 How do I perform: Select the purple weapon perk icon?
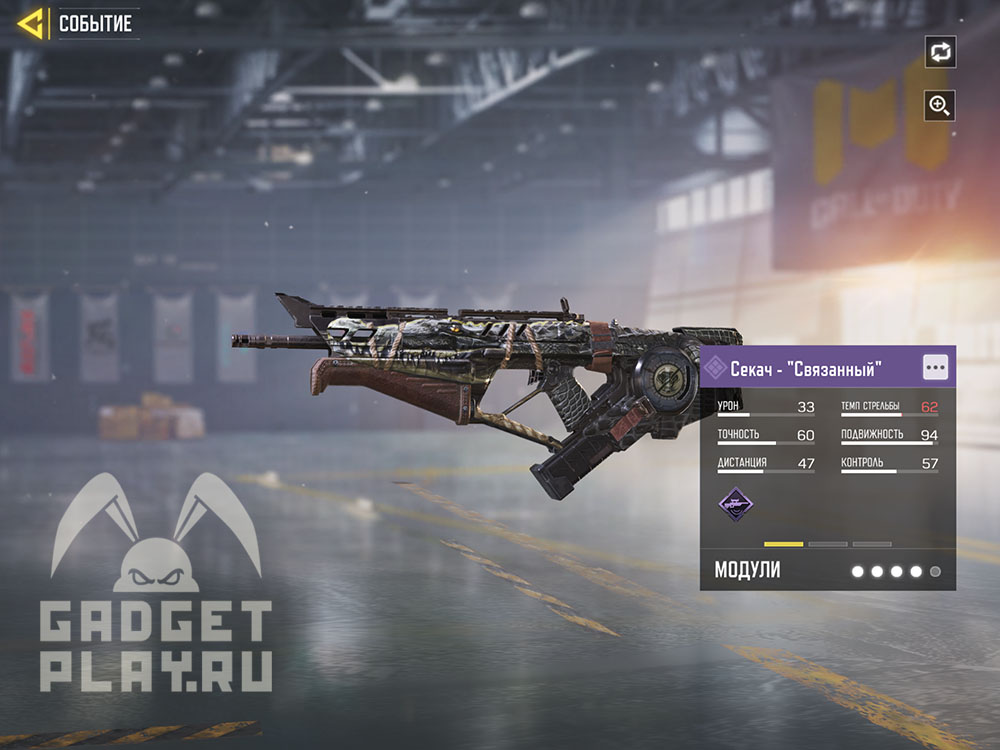(x=738, y=503)
